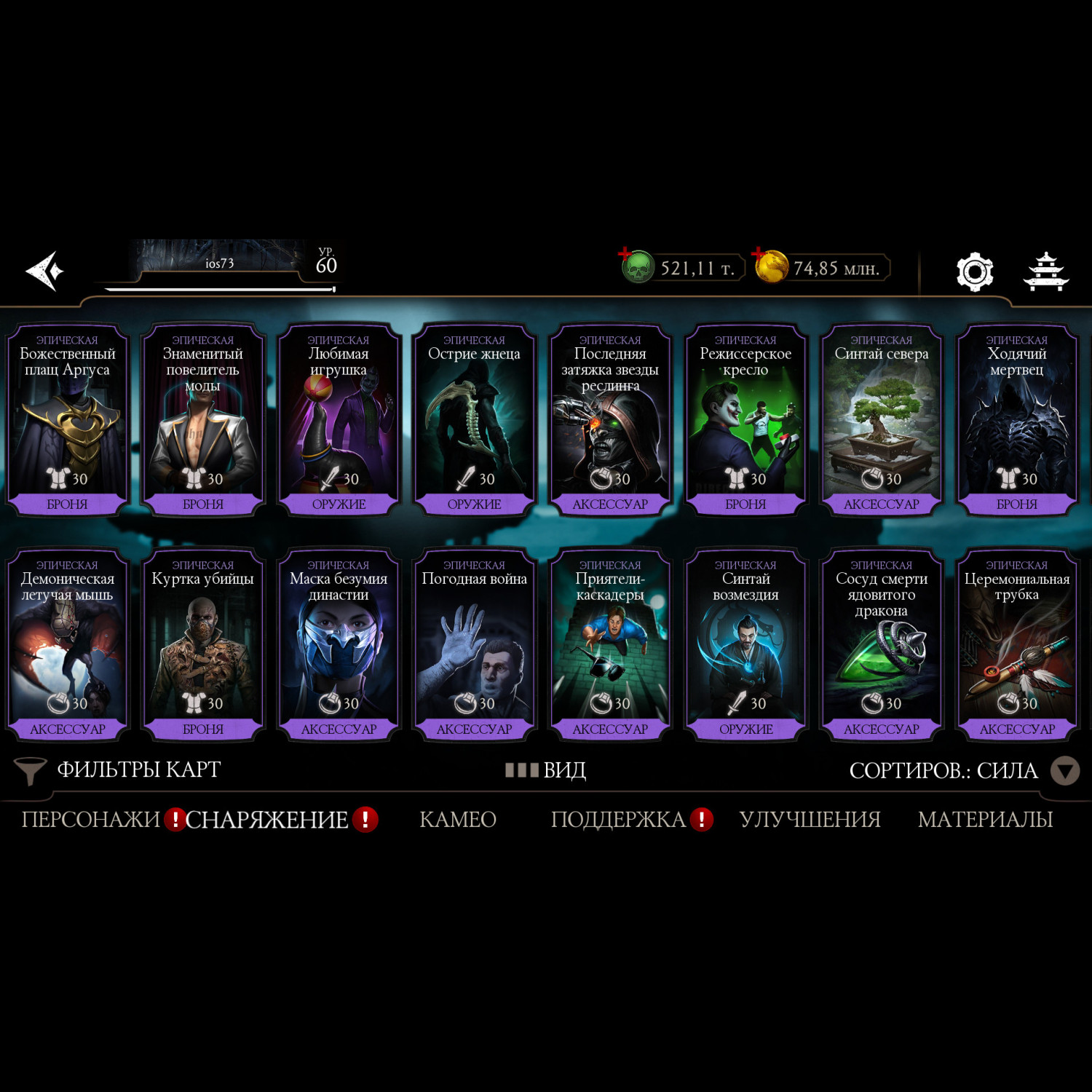The height and width of the screenshot is (1092, 1092).
Task: Open settings via the gear icon
Action: [974, 272]
